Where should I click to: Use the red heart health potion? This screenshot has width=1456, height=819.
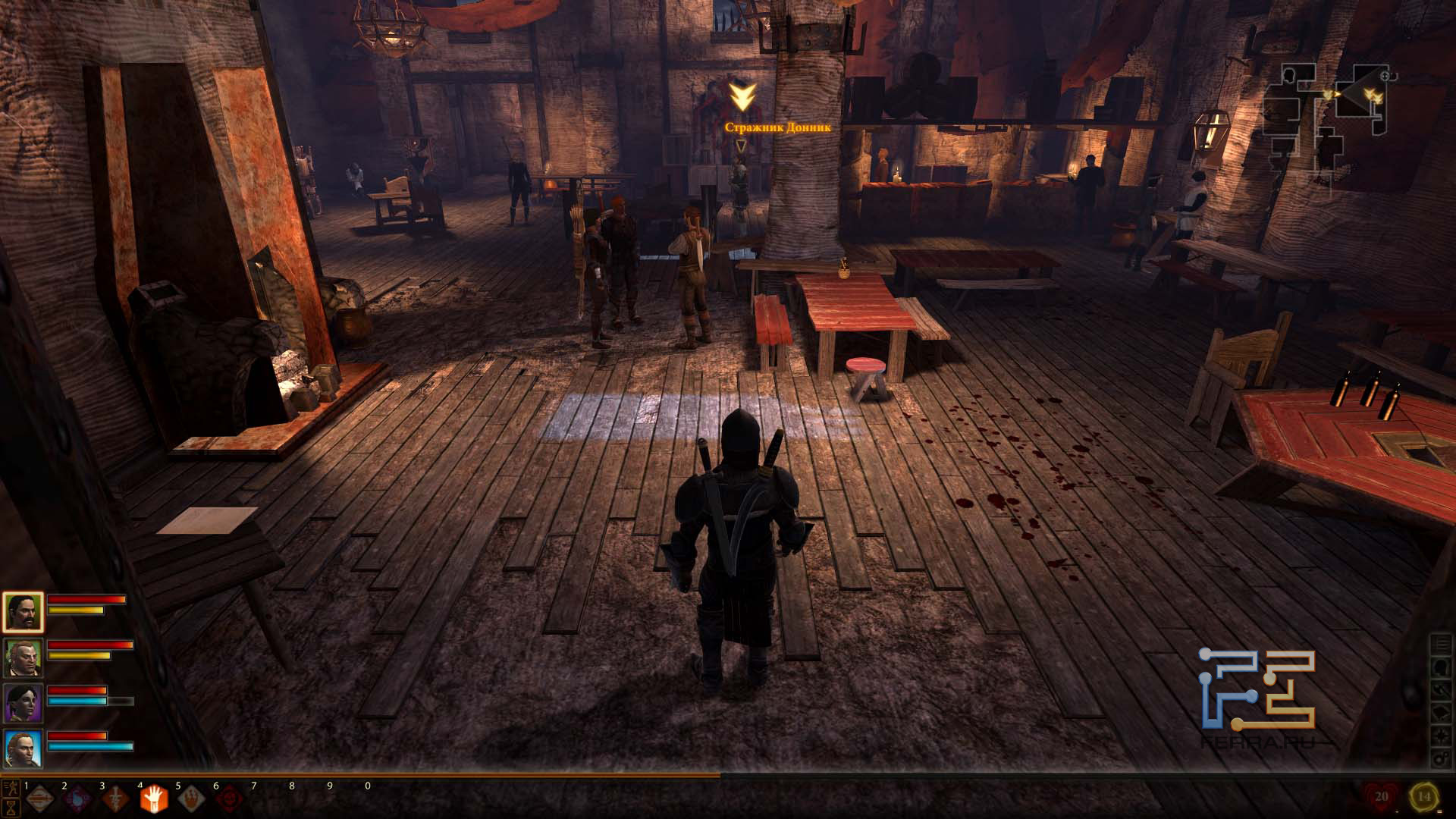tap(1380, 796)
